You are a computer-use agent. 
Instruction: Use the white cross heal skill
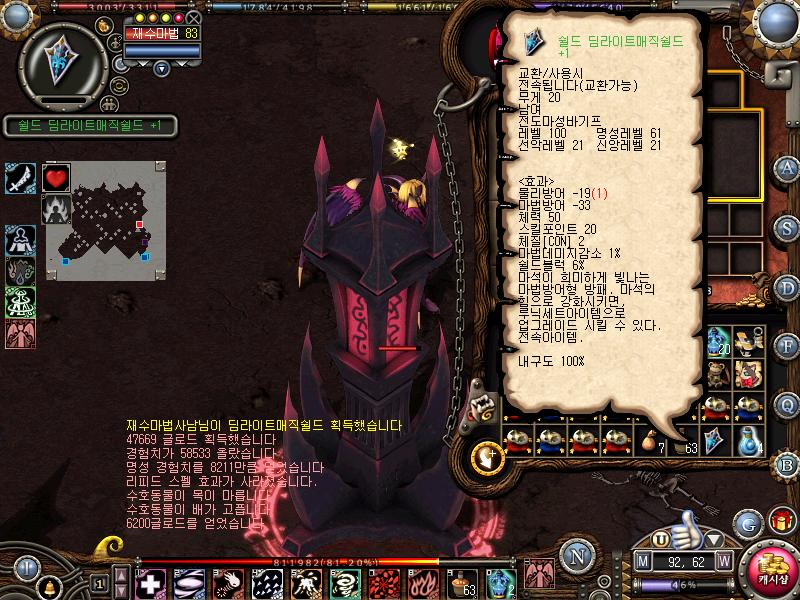(x=151, y=582)
